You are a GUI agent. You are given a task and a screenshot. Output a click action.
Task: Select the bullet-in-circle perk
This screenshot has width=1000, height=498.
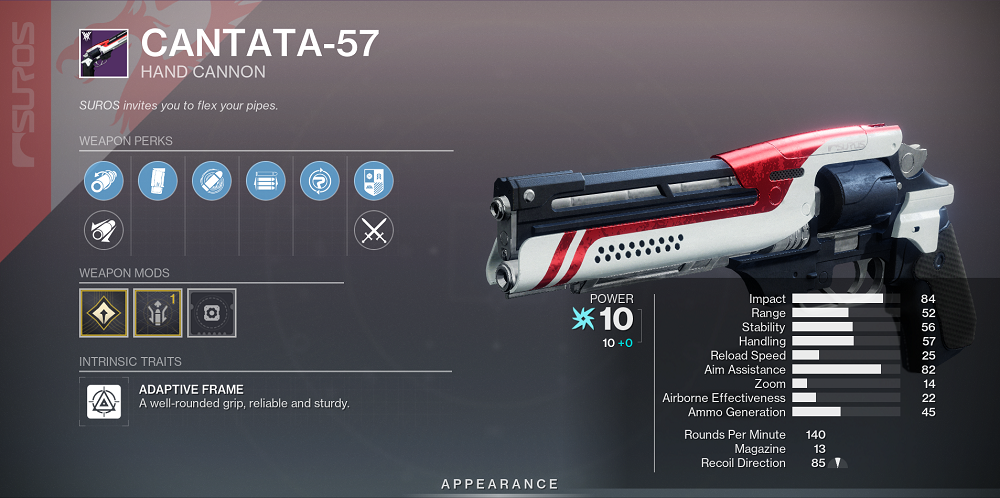pyautogui.click(x=212, y=182)
